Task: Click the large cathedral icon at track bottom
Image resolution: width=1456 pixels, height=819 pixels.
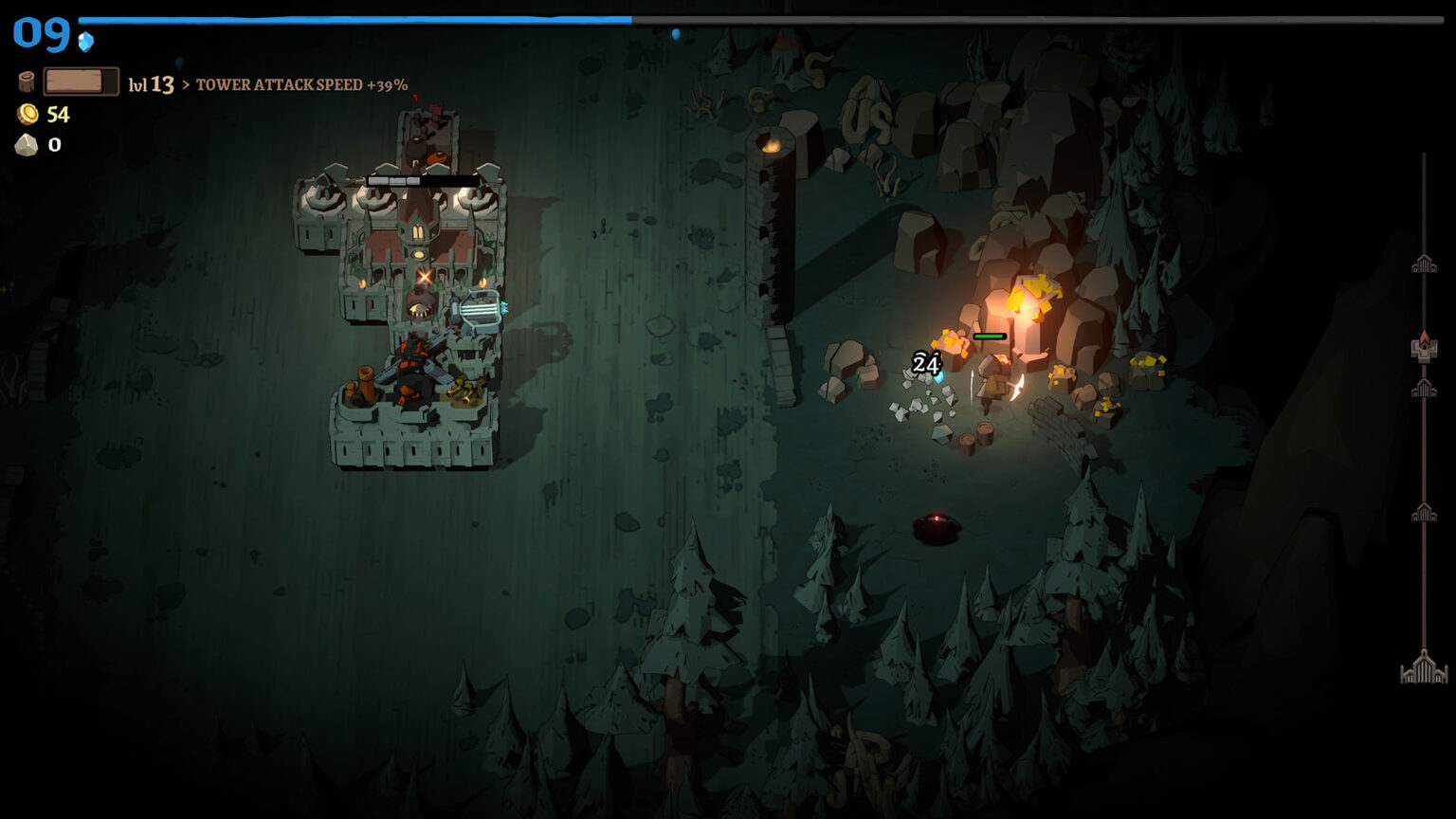Action: click(x=1425, y=665)
